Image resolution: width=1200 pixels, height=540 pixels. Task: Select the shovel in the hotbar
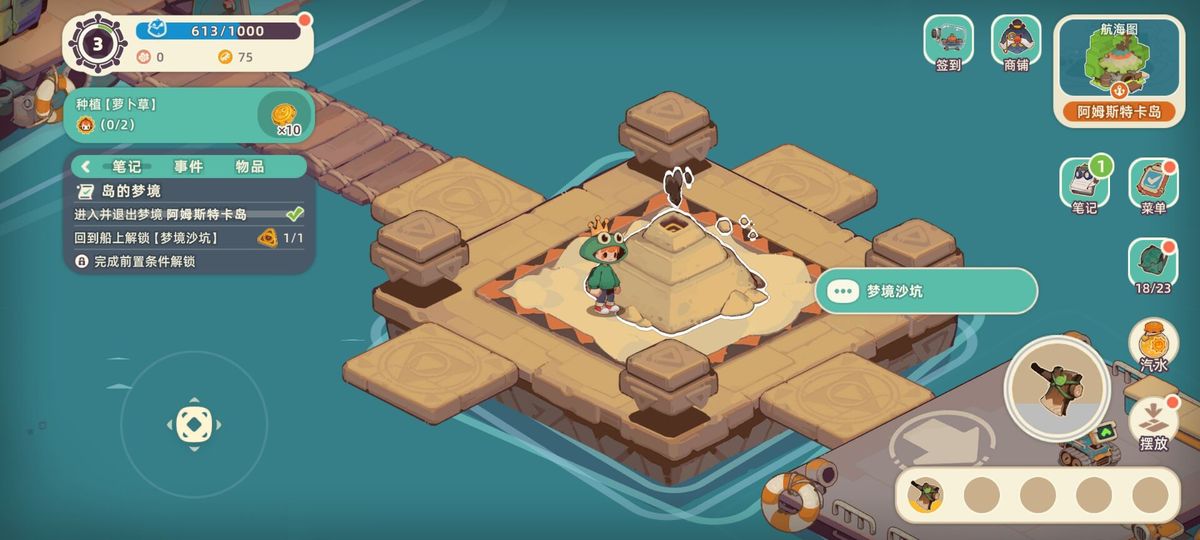click(926, 494)
